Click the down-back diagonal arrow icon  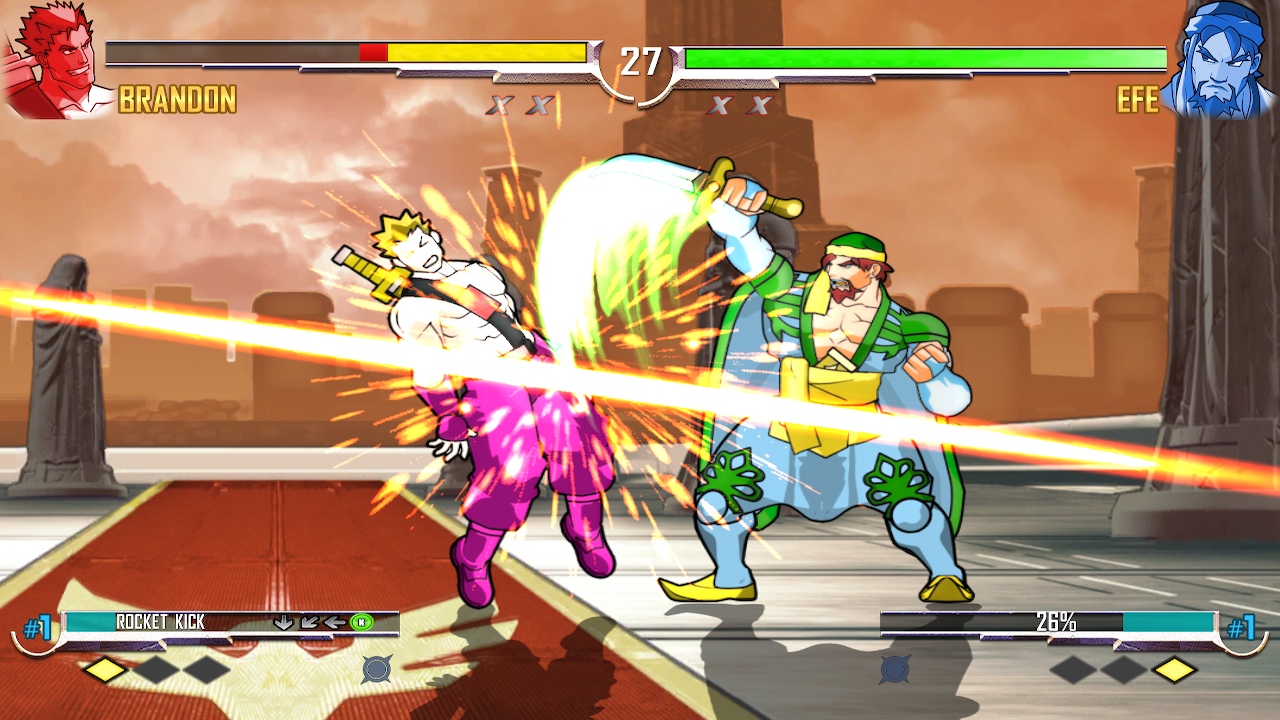pyautogui.click(x=308, y=622)
